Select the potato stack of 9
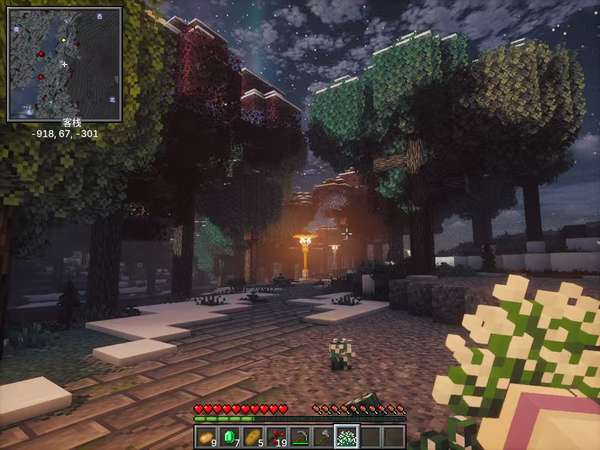The height and width of the screenshot is (450, 600). pyautogui.click(x=206, y=437)
